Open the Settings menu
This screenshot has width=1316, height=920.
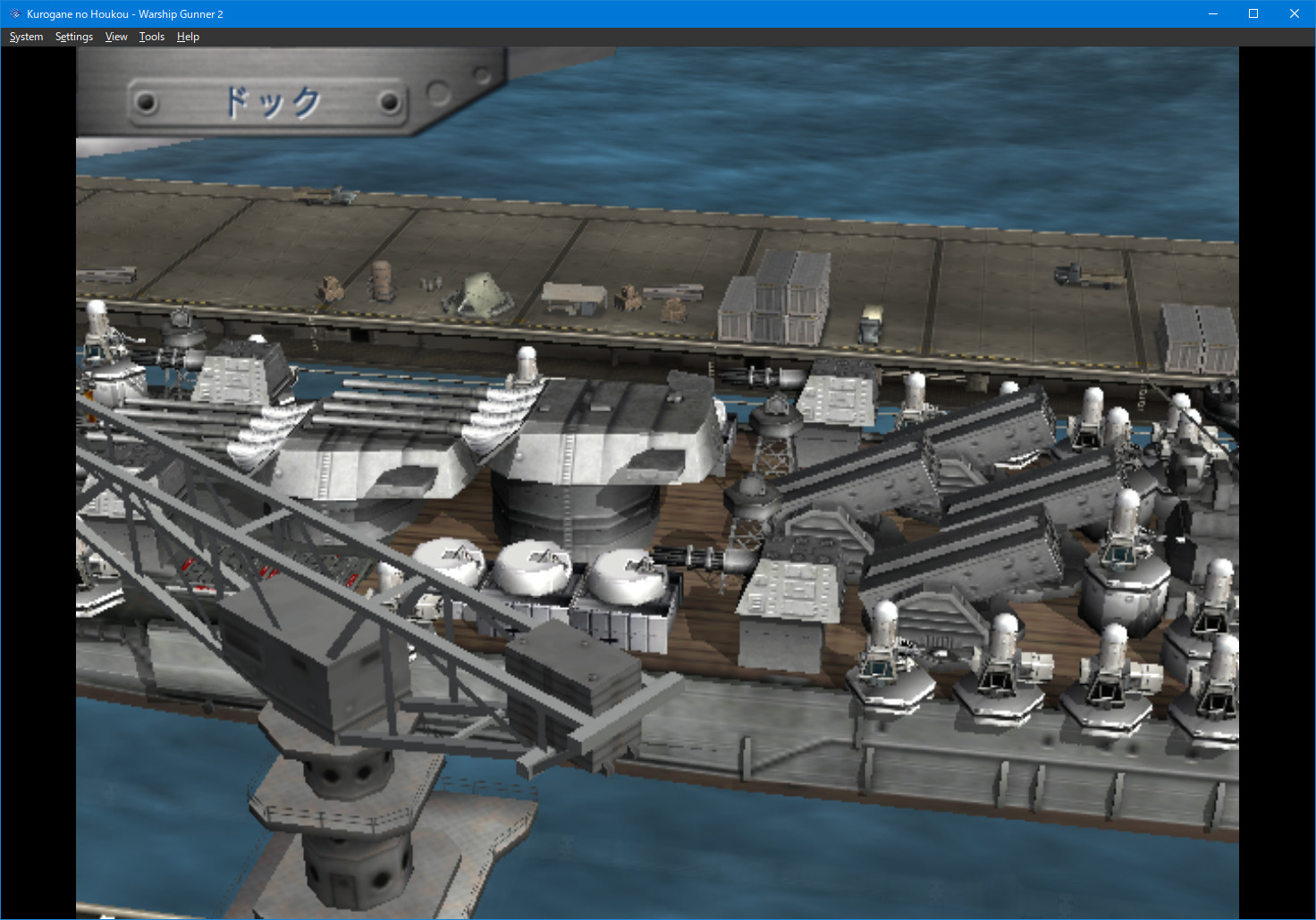click(x=73, y=37)
